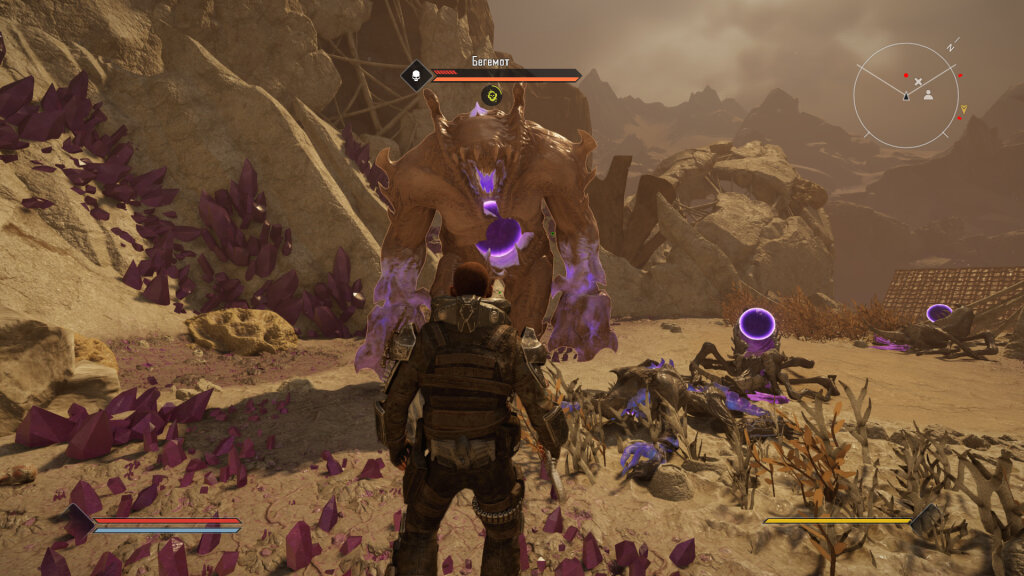
Task: Click the white X marker on the minimap
Action: coord(919,80)
